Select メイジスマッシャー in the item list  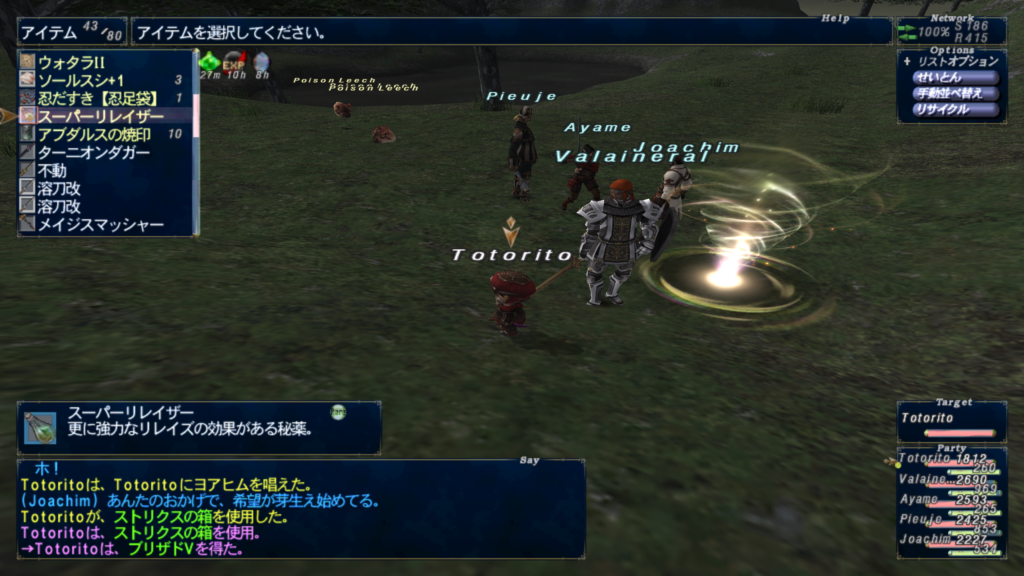100,224
